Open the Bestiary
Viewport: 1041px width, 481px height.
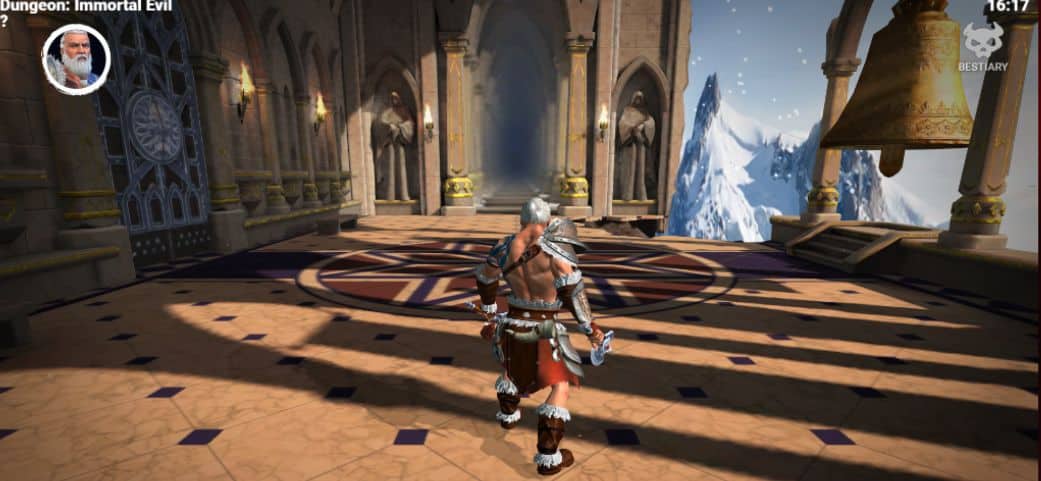tap(984, 48)
